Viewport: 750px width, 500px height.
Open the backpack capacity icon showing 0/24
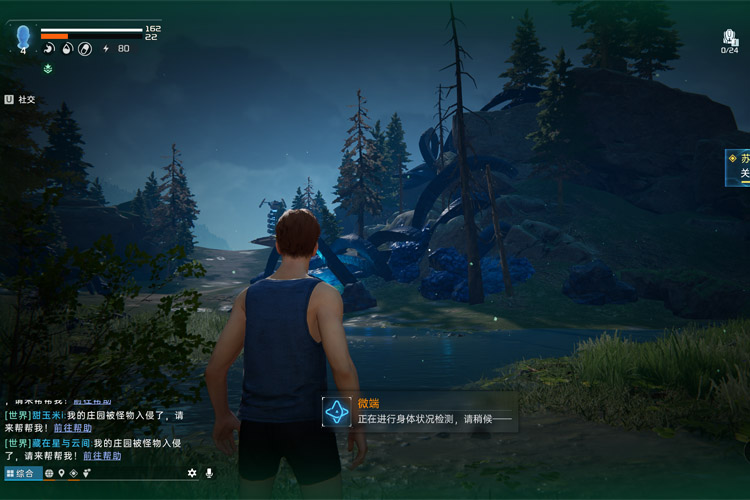[730, 40]
